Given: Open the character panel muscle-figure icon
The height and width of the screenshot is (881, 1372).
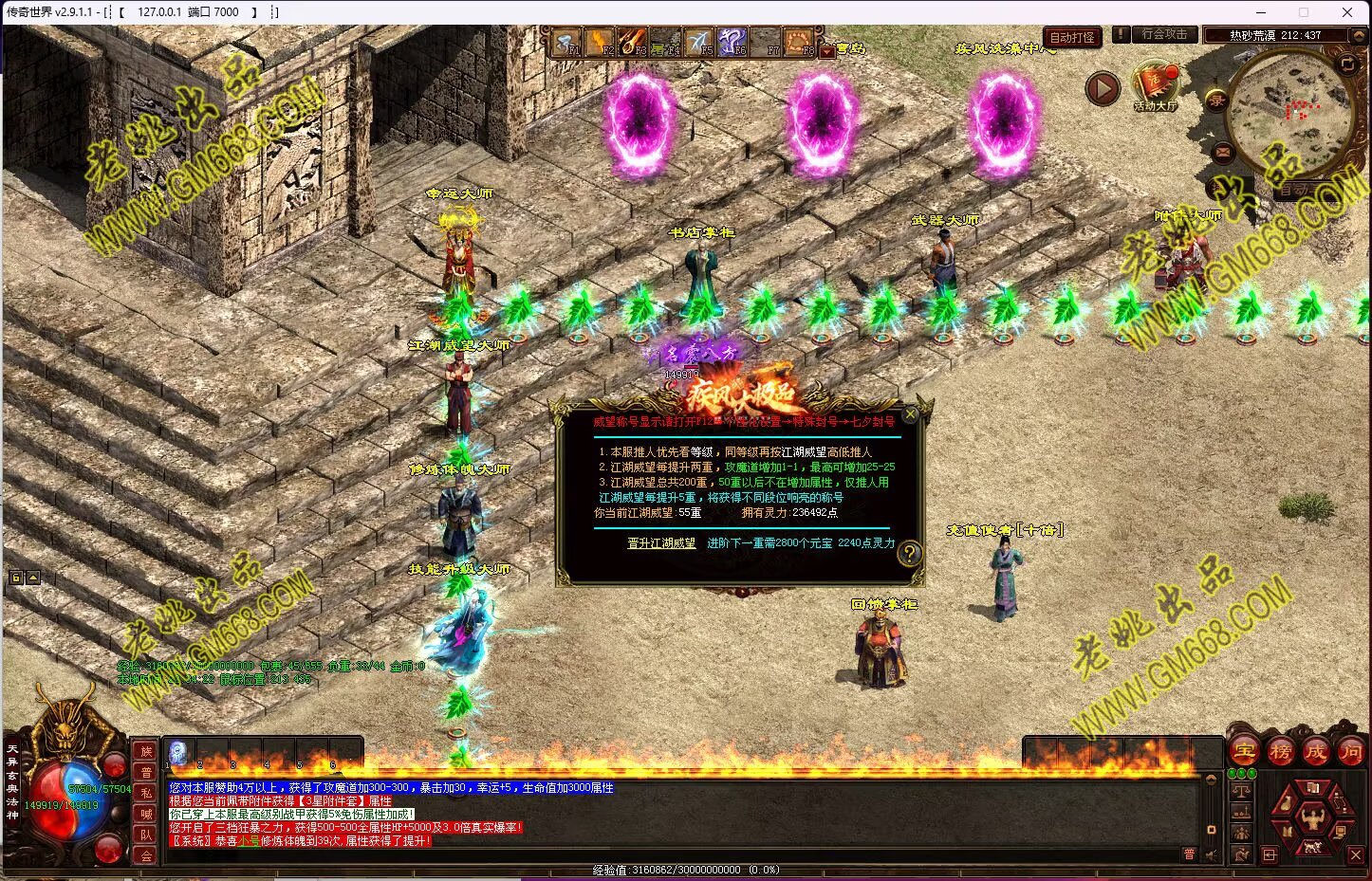Looking at the screenshot, I should click(1314, 817).
